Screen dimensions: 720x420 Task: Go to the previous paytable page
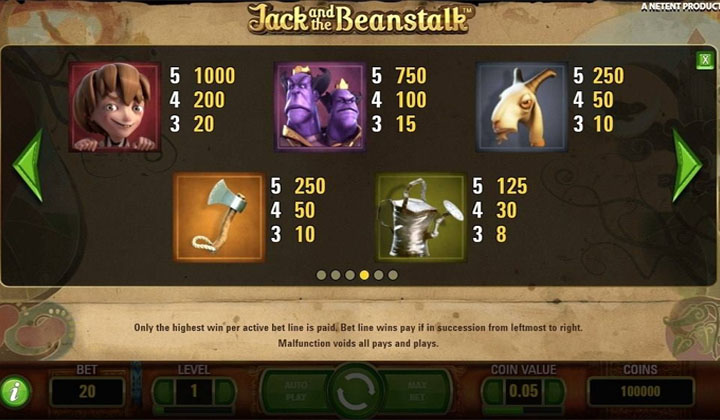(x=27, y=164)
